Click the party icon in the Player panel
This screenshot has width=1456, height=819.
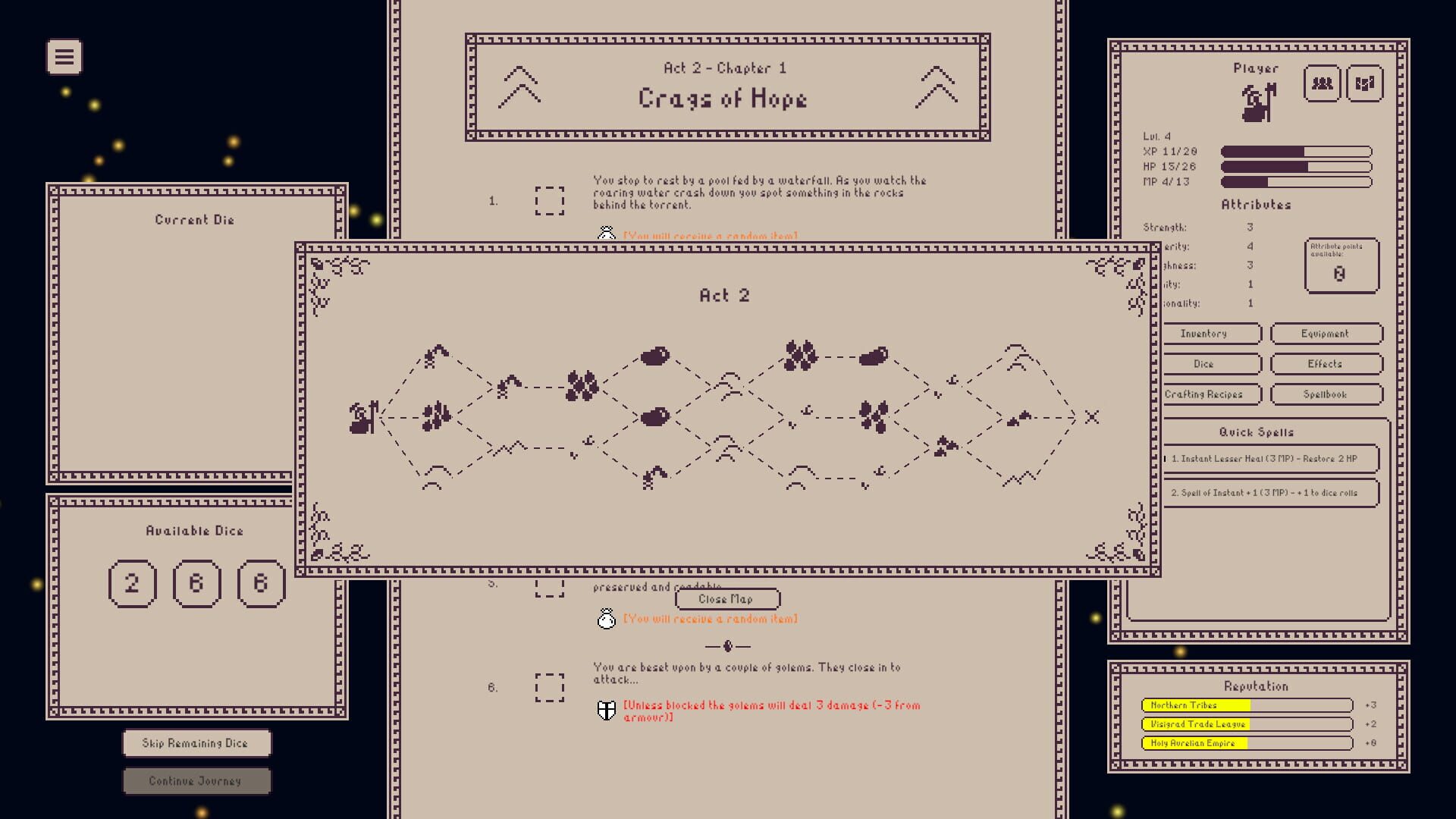(x=1322, y=84)
